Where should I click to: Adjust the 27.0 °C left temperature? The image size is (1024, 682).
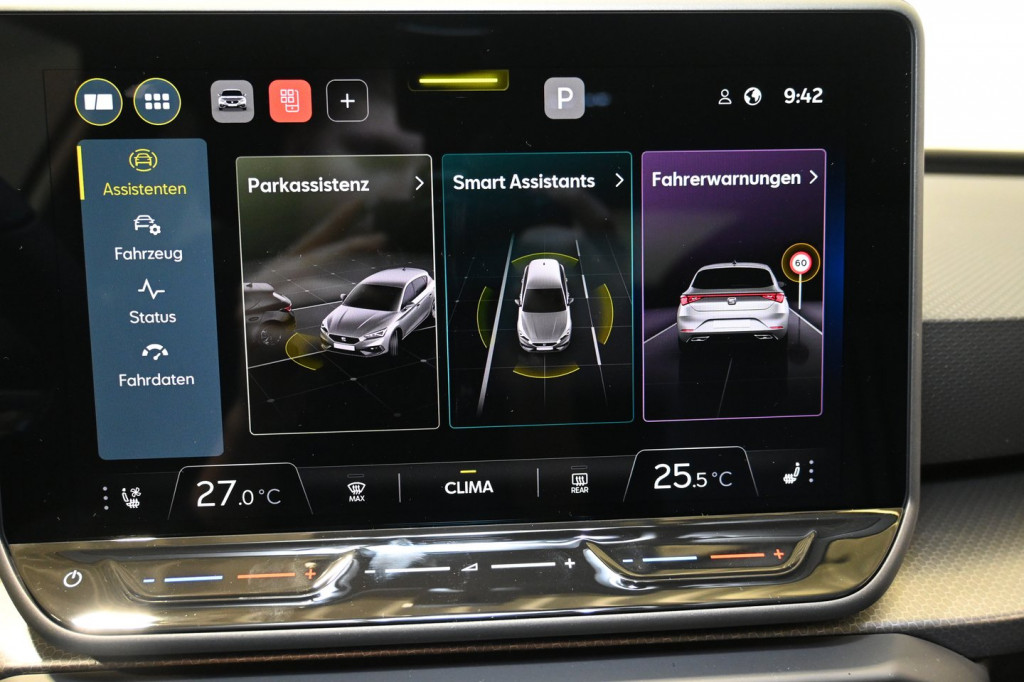239,494
